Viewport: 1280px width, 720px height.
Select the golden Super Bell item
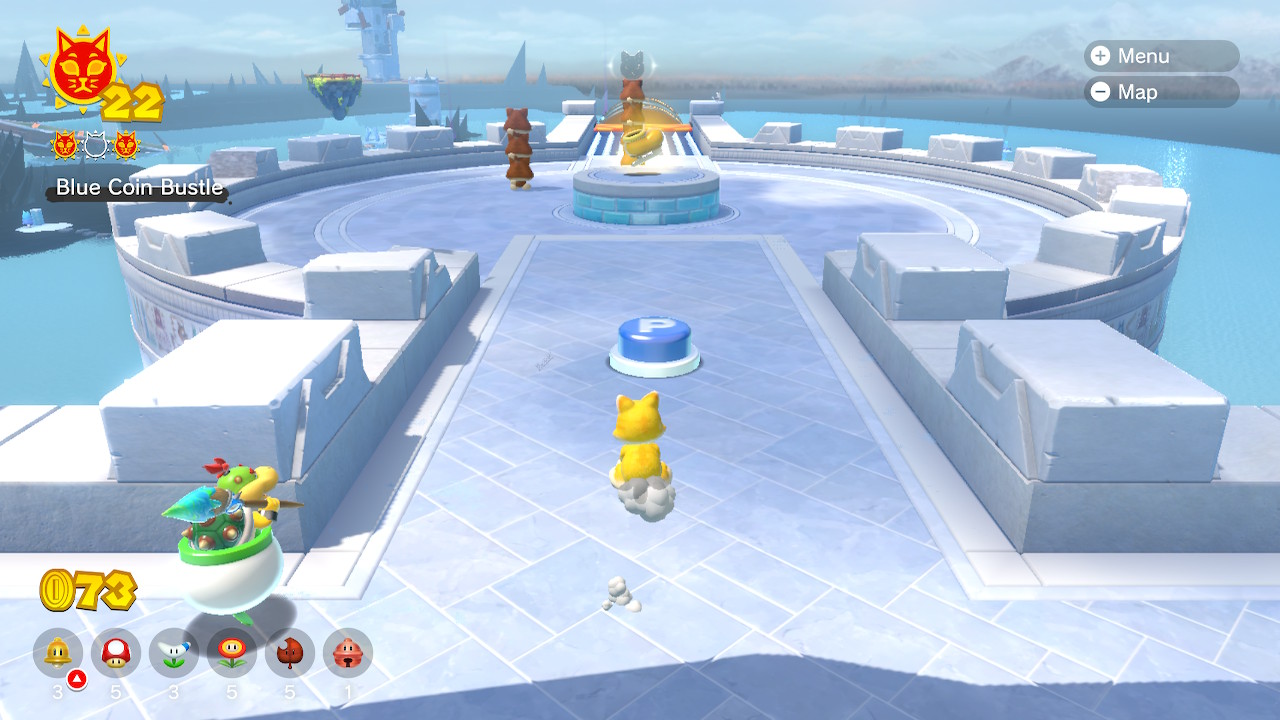coord(58,654)
